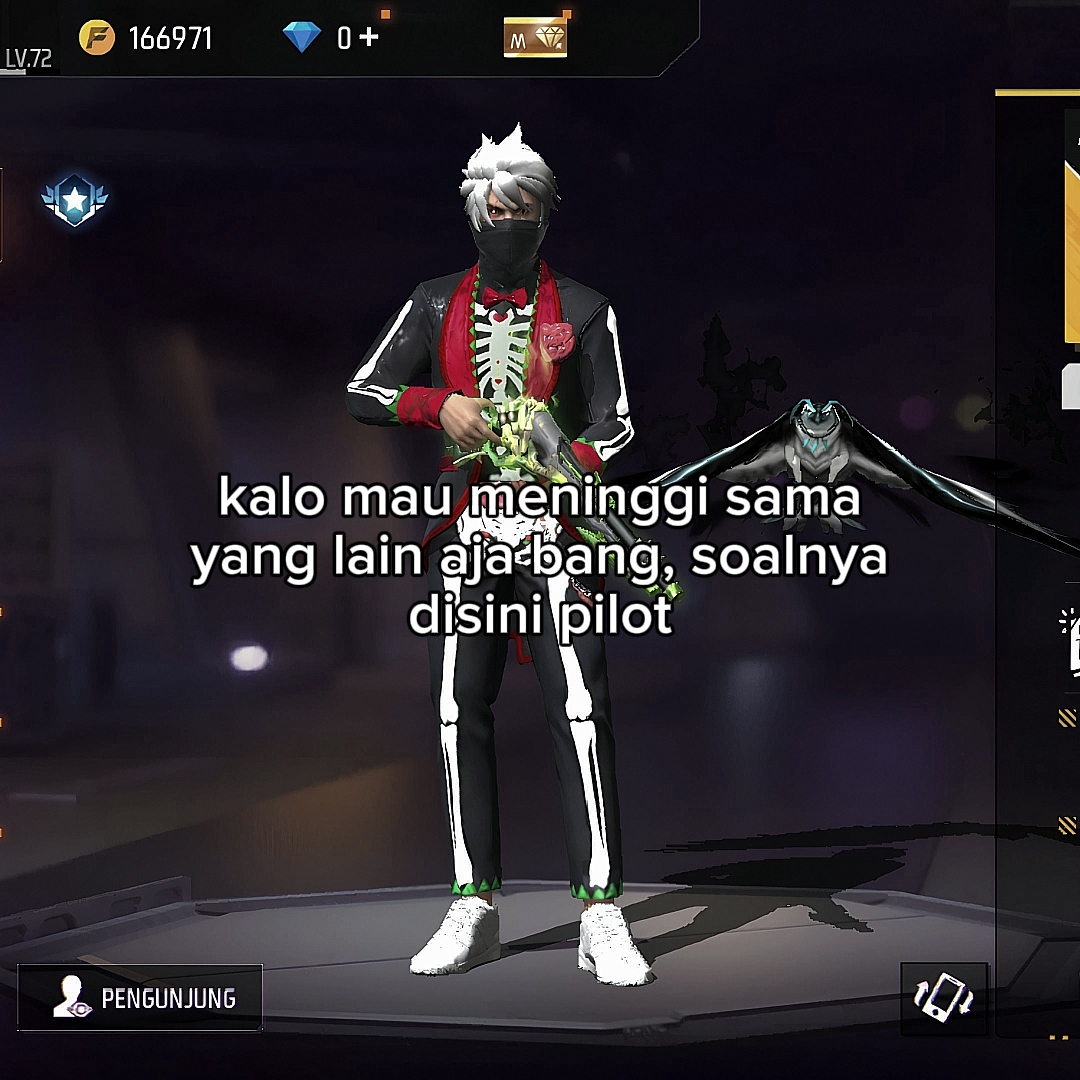Add diamonds via the plus sign

(369, 38)
